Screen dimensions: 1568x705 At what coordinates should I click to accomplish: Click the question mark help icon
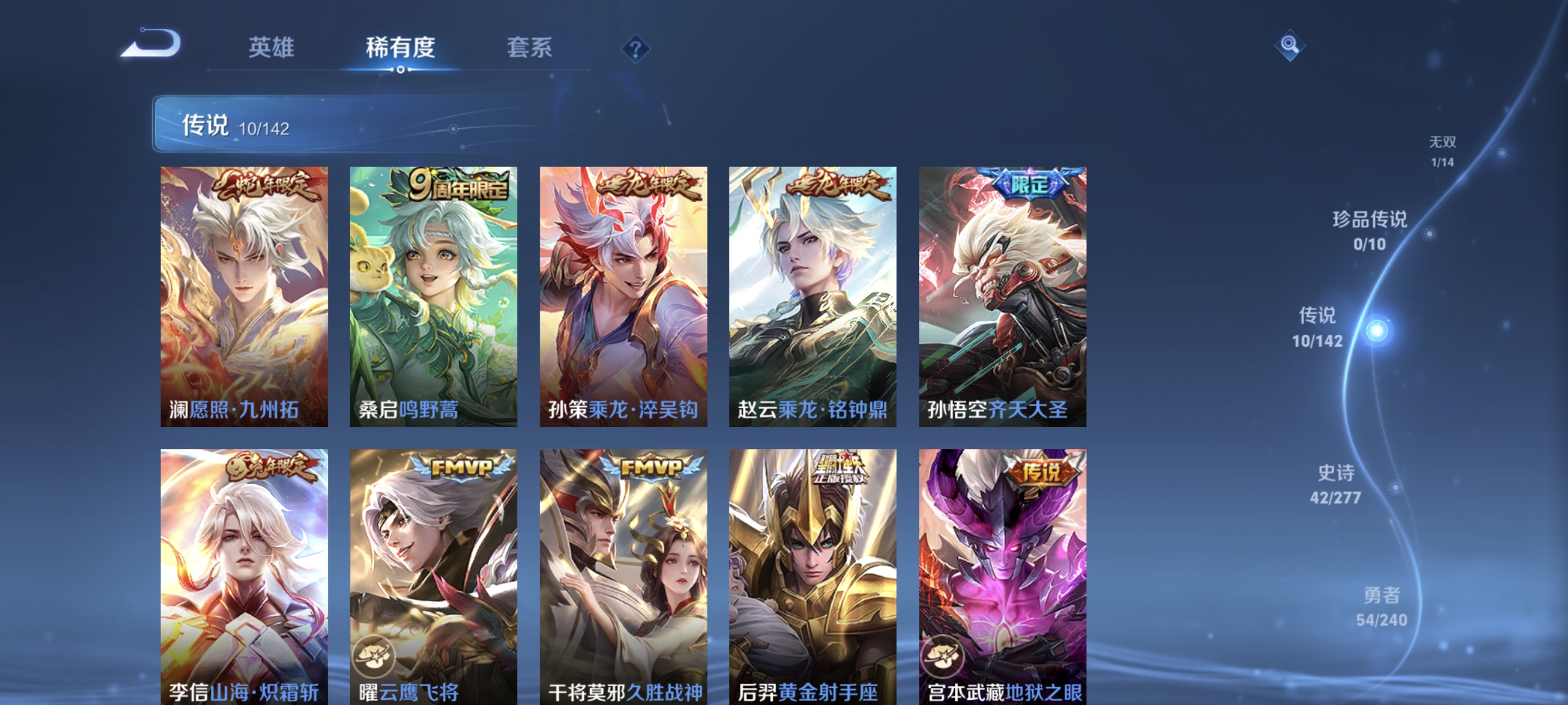(x=635, y=49)
